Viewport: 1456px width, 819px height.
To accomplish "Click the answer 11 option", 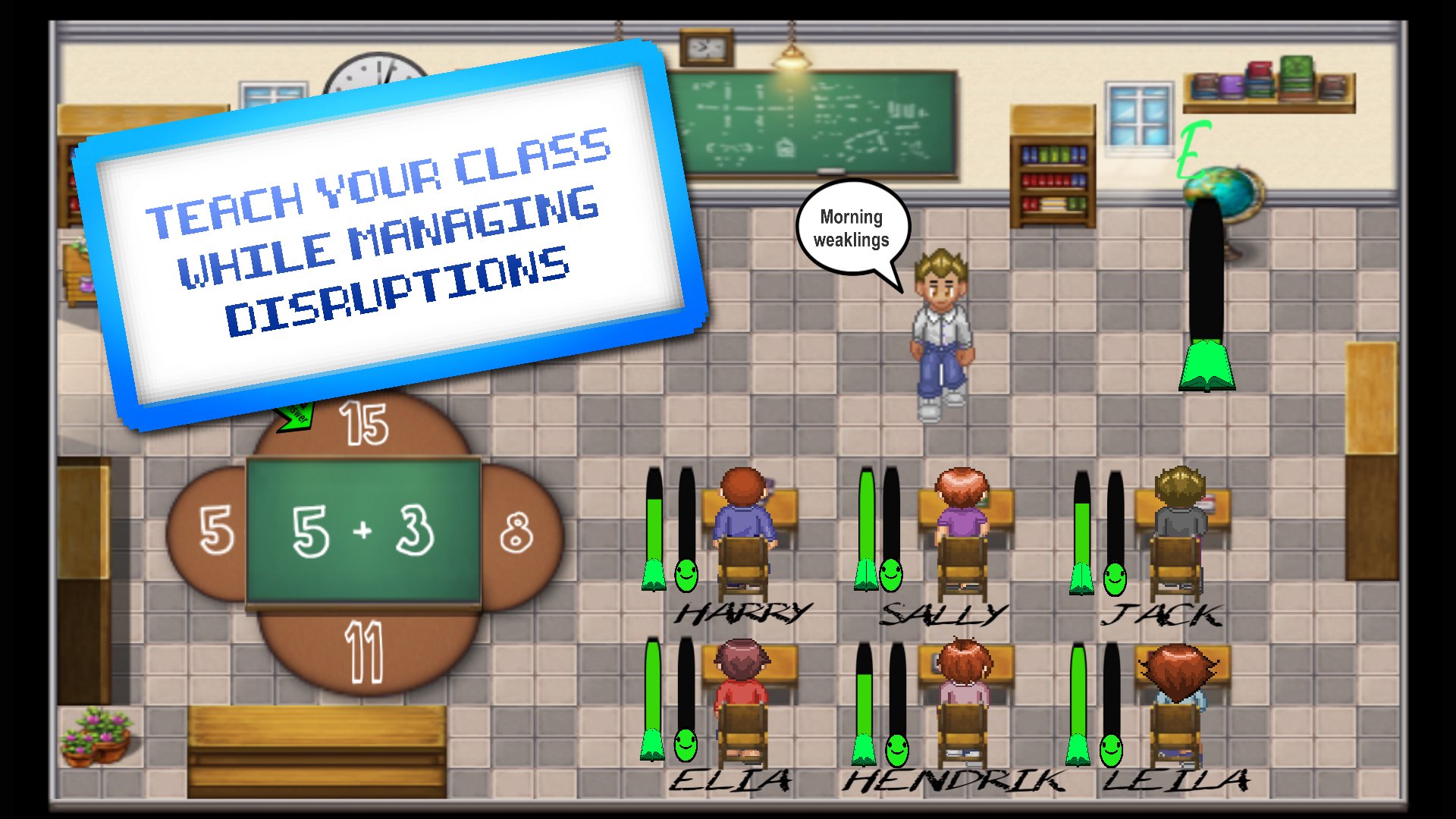I will click(365, 651).
